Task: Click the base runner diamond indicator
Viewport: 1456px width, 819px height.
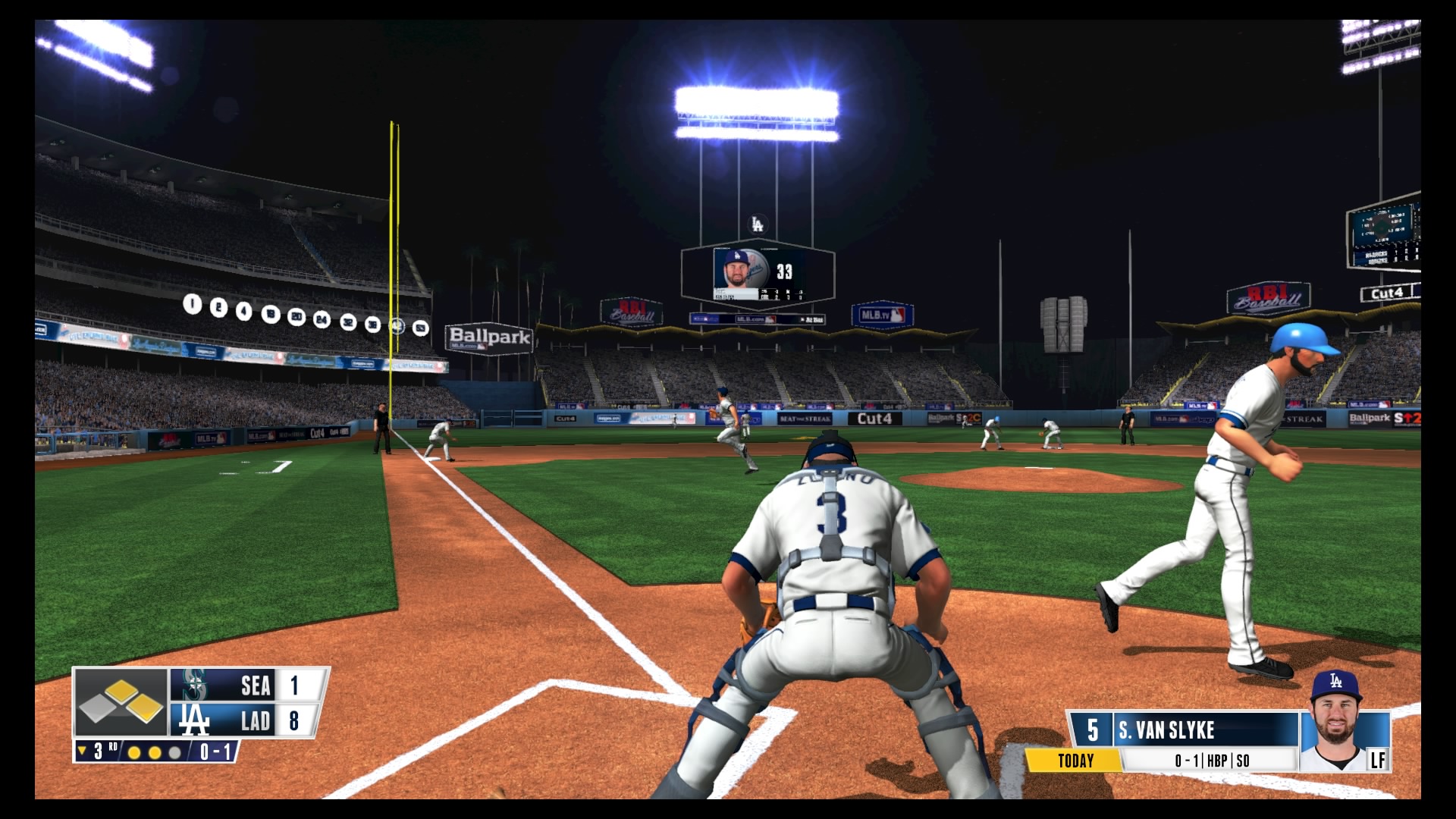Action: tap(121, 702)
